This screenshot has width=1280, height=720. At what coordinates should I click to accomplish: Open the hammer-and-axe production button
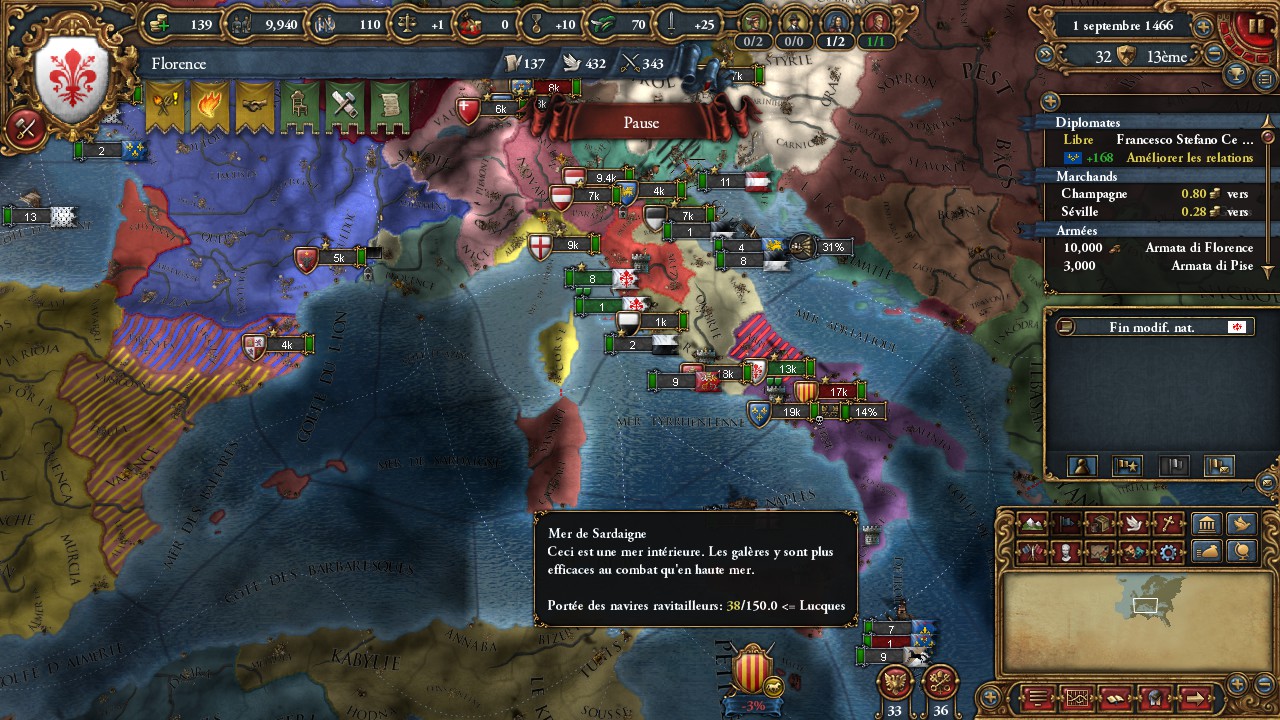click(25, 128)
